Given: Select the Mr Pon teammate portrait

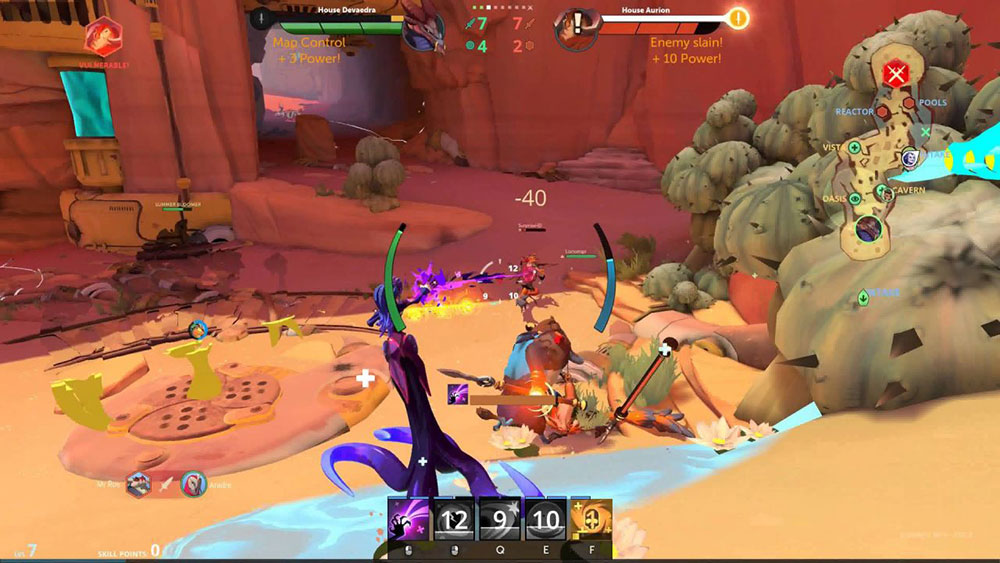Looking at the screenshot, I should tap(139, 484).
